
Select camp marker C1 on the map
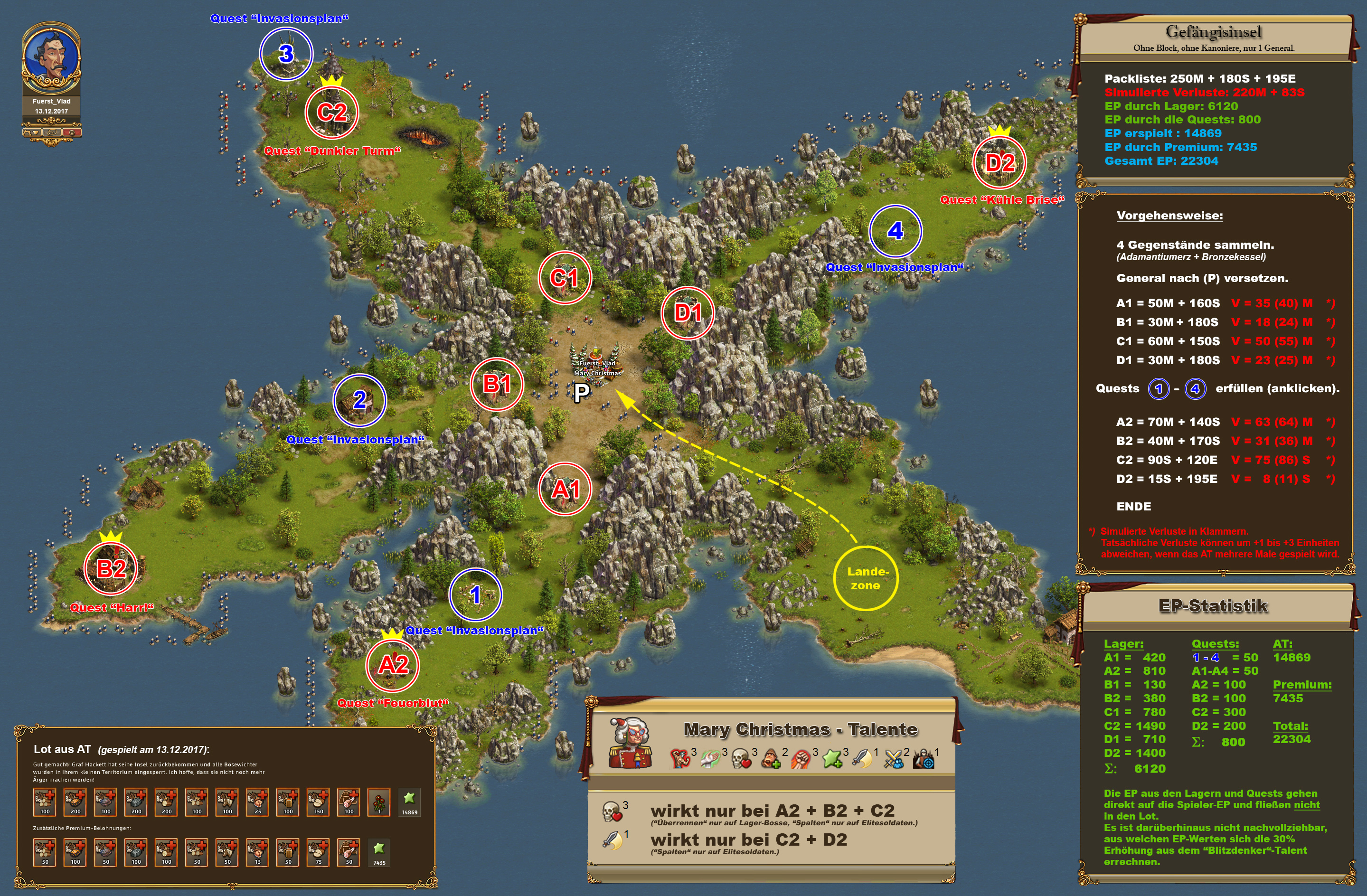pos(565,277)
